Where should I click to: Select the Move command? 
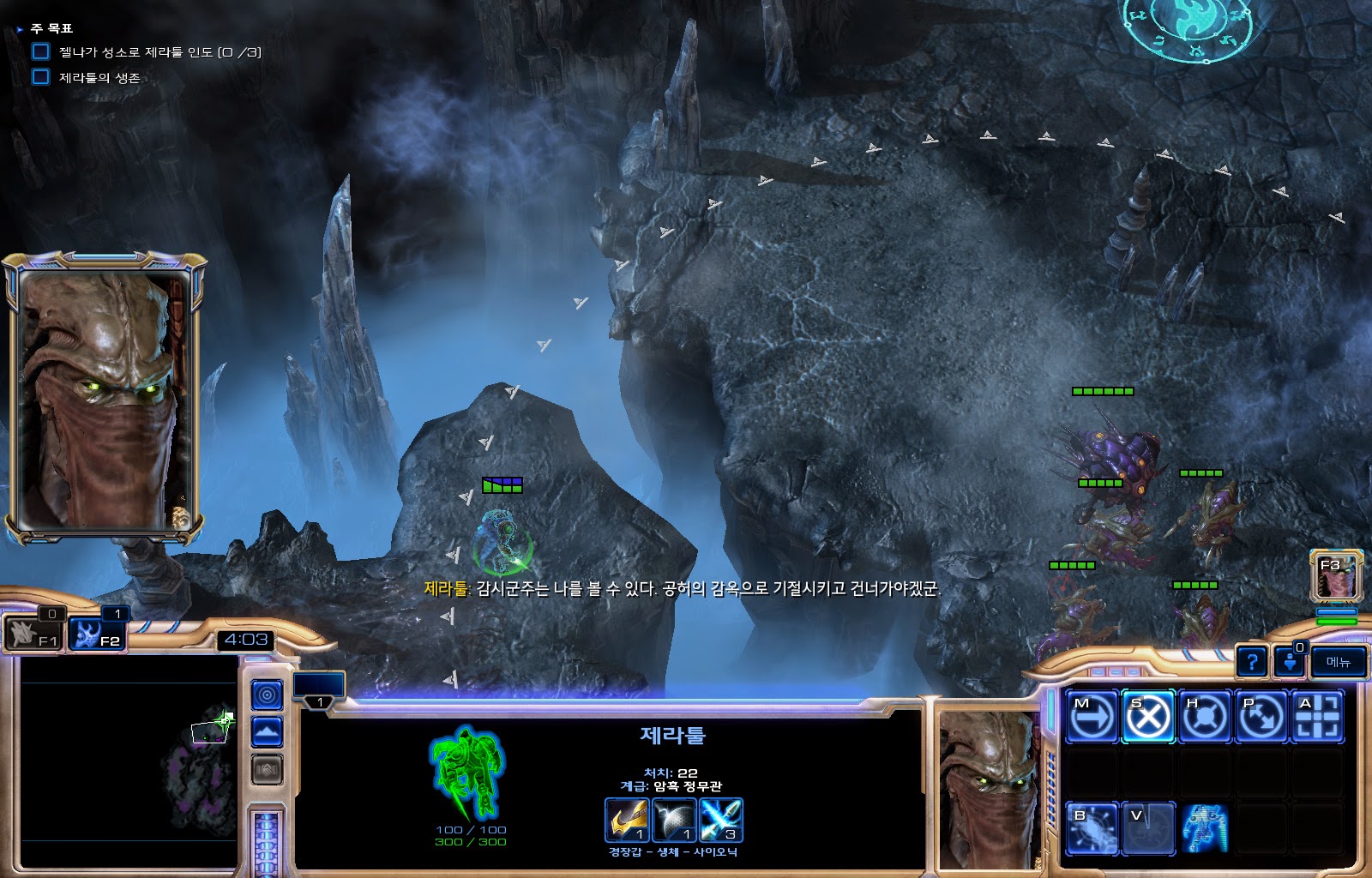click(x=1092, y=716)
